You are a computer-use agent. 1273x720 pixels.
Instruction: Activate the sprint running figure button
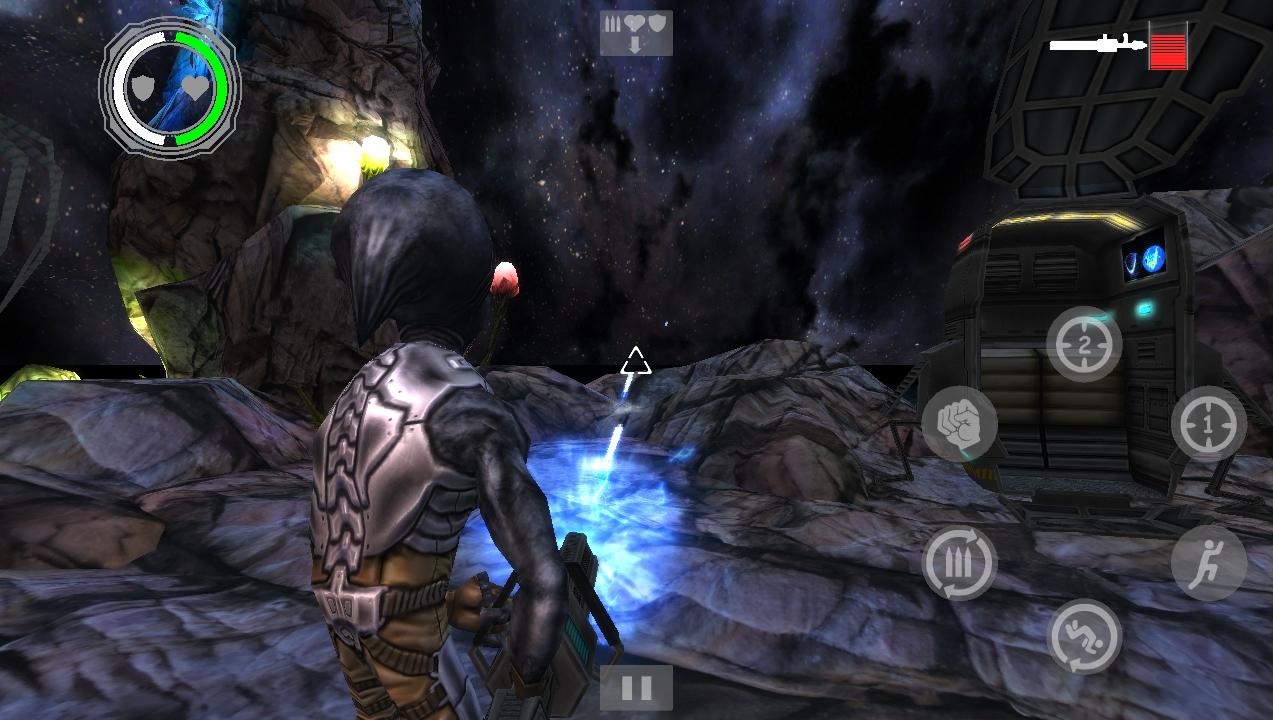pyautogui.click(x=1208, y=563)
